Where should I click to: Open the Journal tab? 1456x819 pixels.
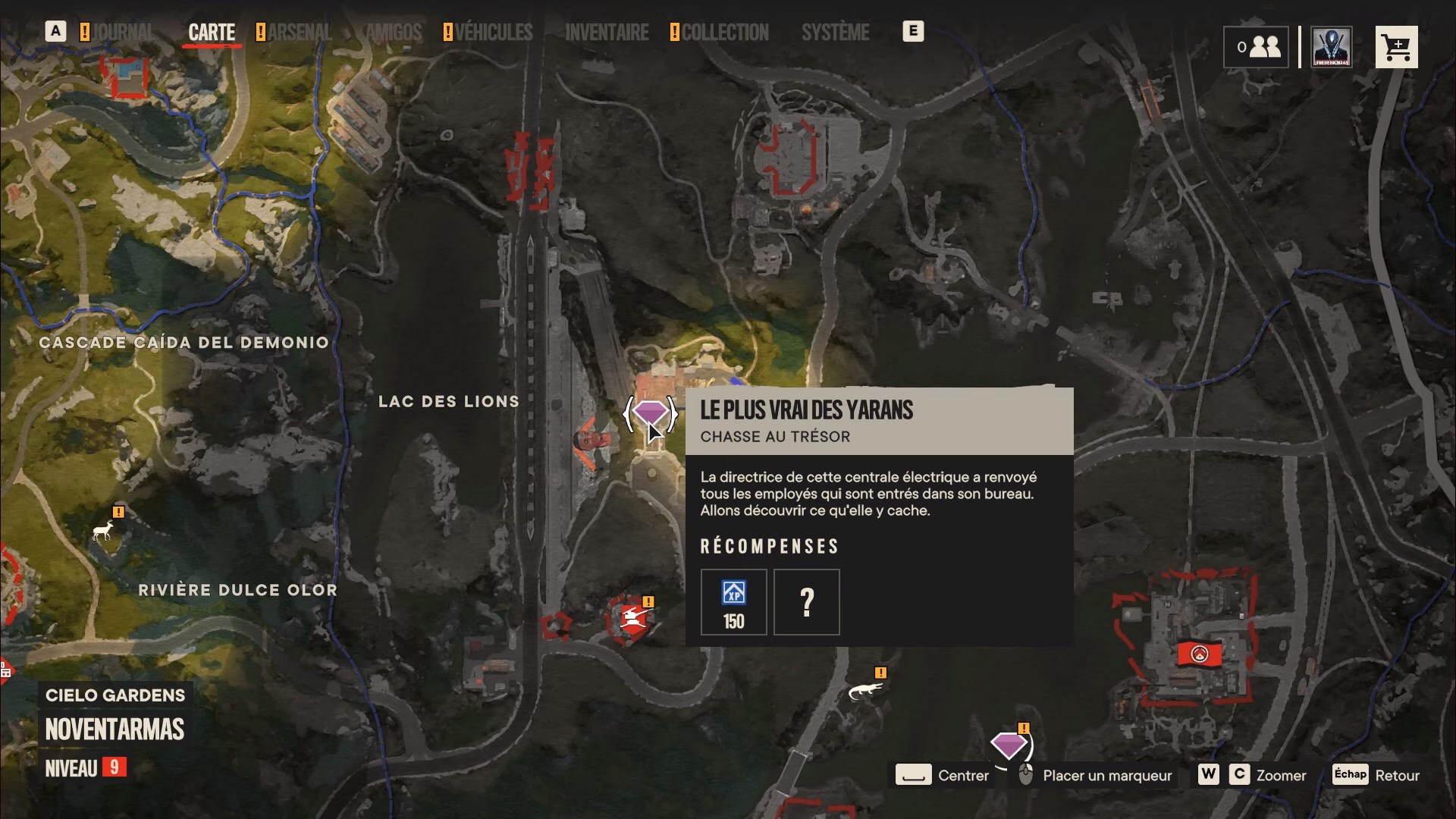[x=121, y=32]
